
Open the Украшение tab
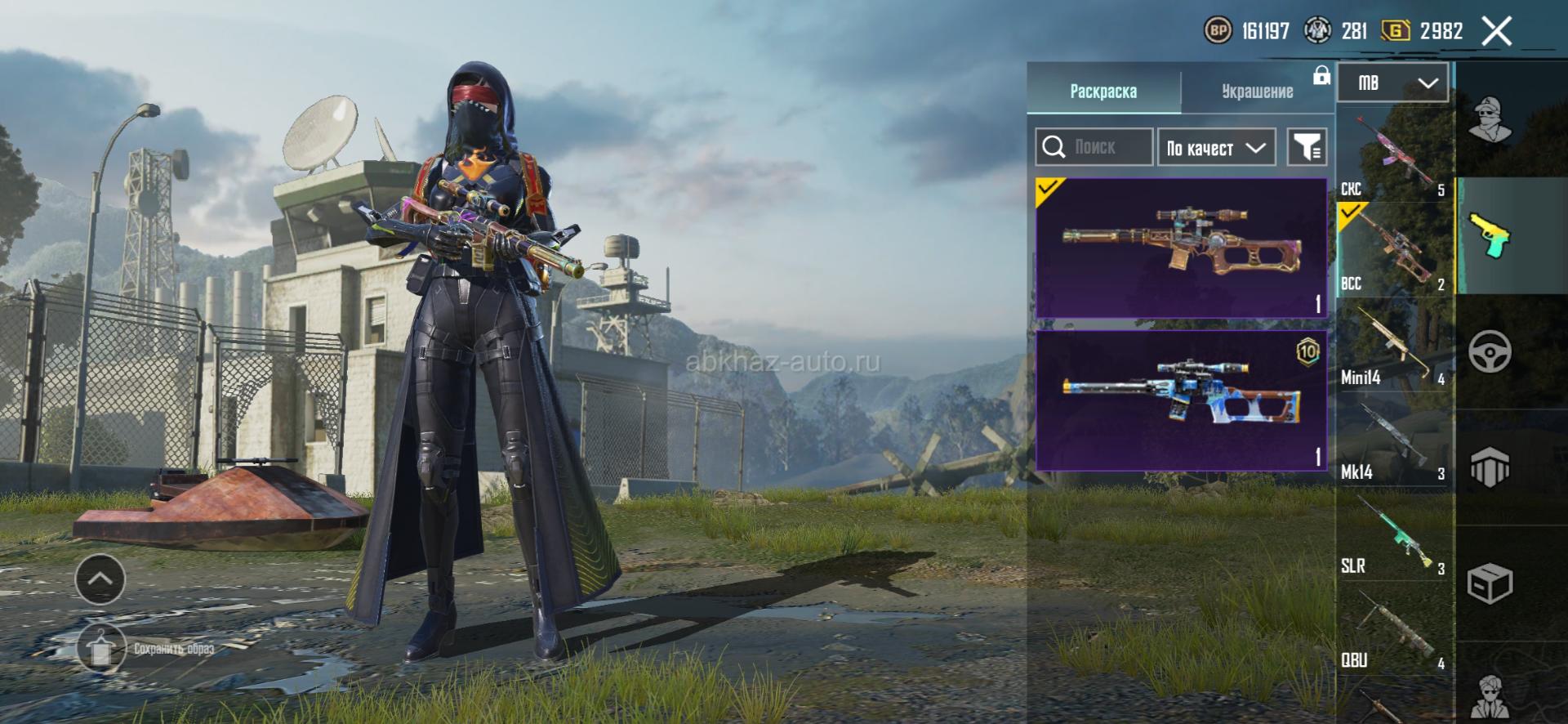coord(1257,91)
